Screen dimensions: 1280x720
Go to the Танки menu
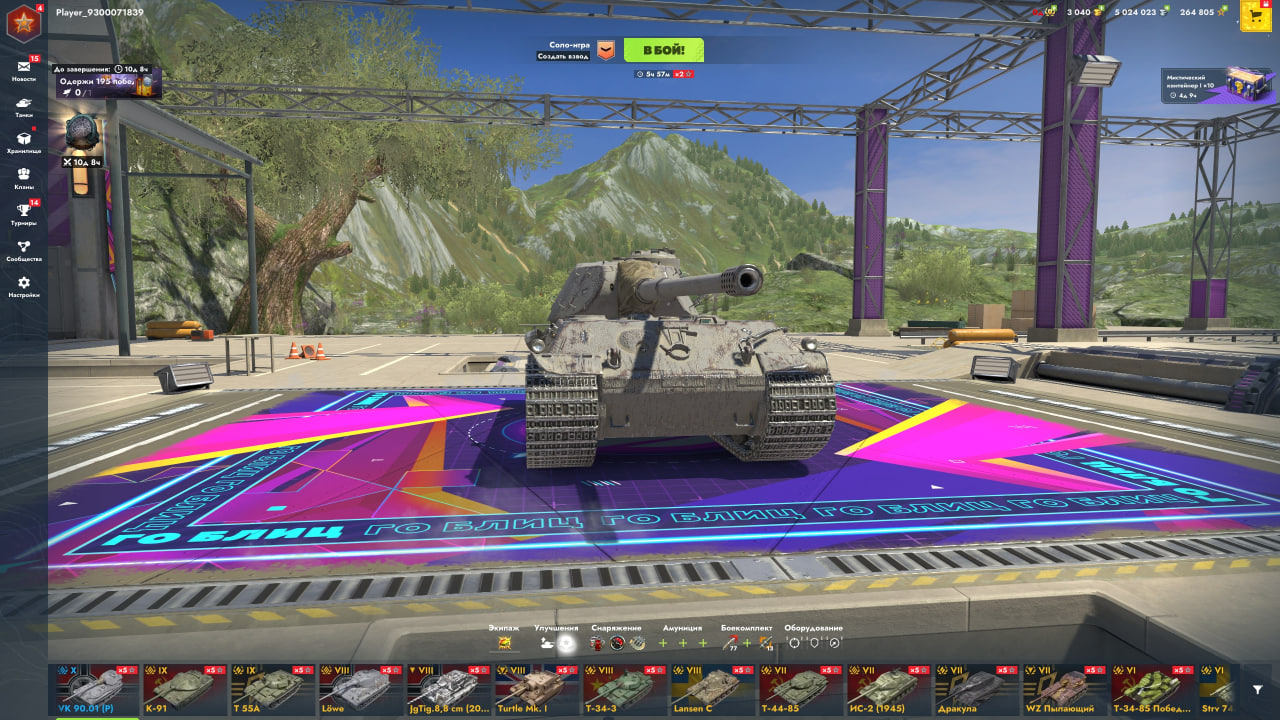coord(24,106)
